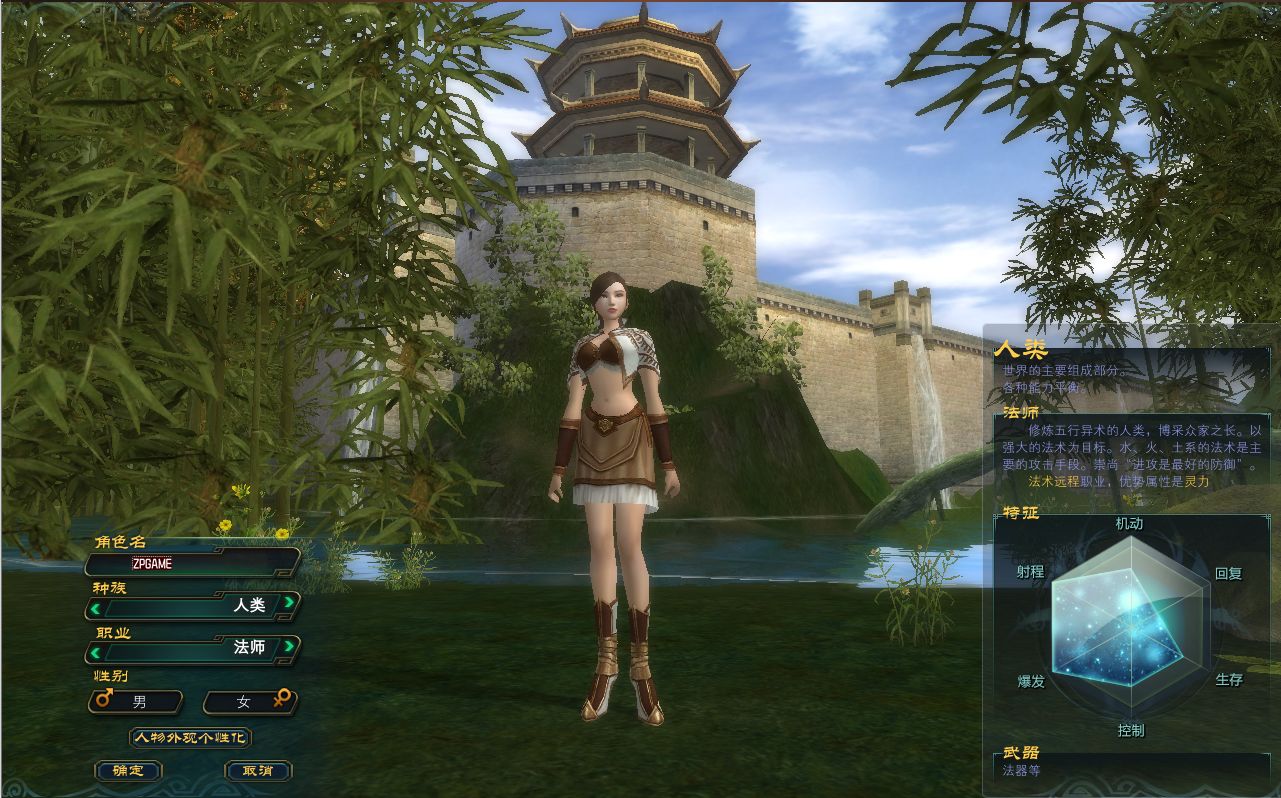The height and width of the screenshot is (798, 1281).
Task: Select next race with right arrow
Action: (288, 602)
